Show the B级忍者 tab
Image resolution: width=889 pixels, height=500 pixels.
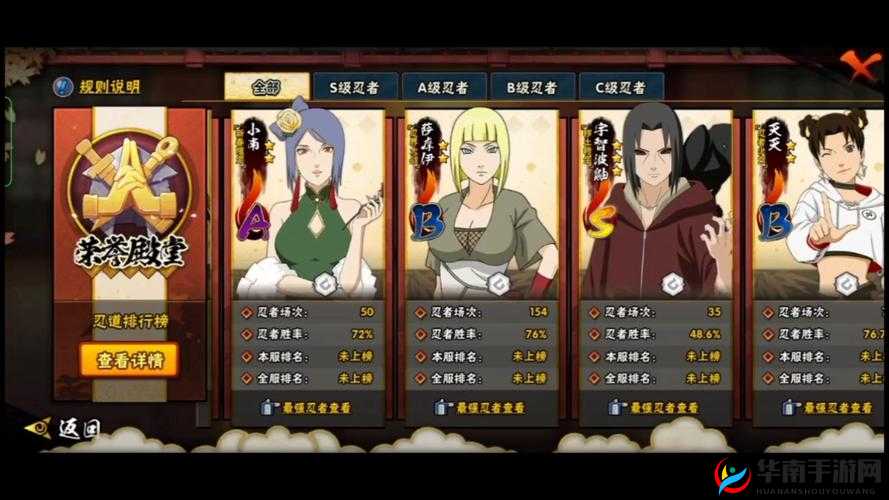tap(530, 87)
